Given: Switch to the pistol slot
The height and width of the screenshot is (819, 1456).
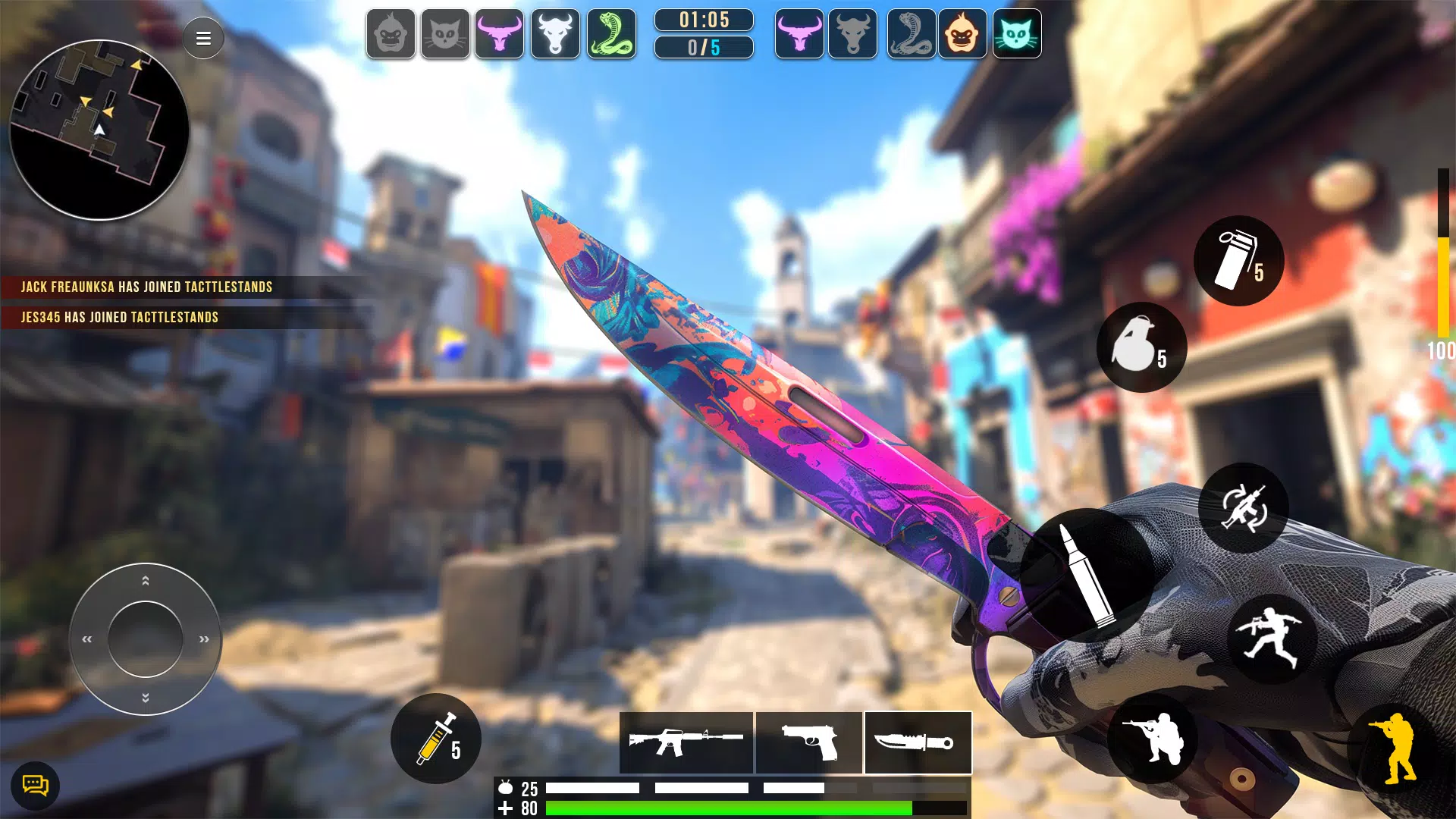Looking at the screenshot, I should (x=809, y=742).
